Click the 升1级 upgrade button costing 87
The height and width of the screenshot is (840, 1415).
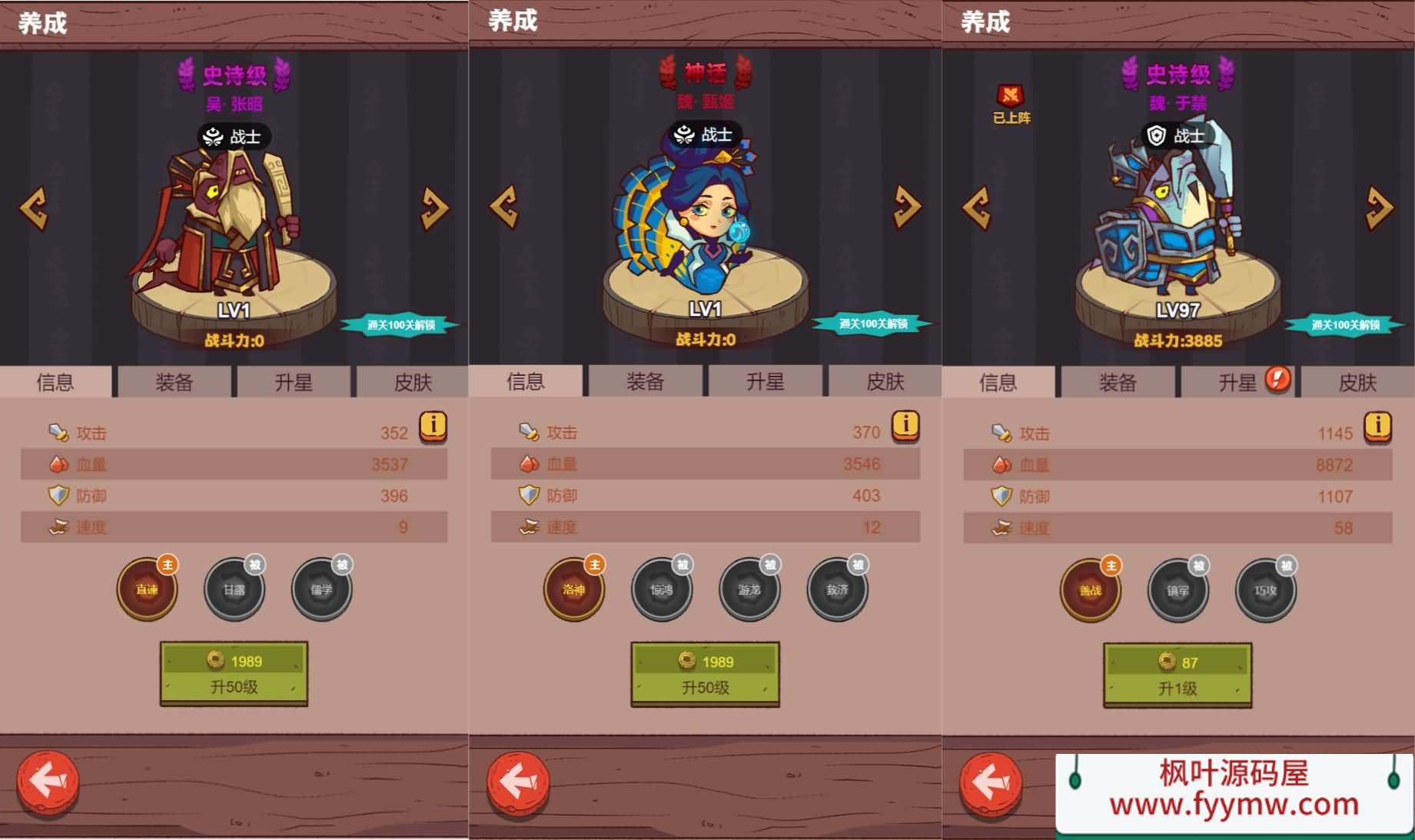[x=1178, y=675]
